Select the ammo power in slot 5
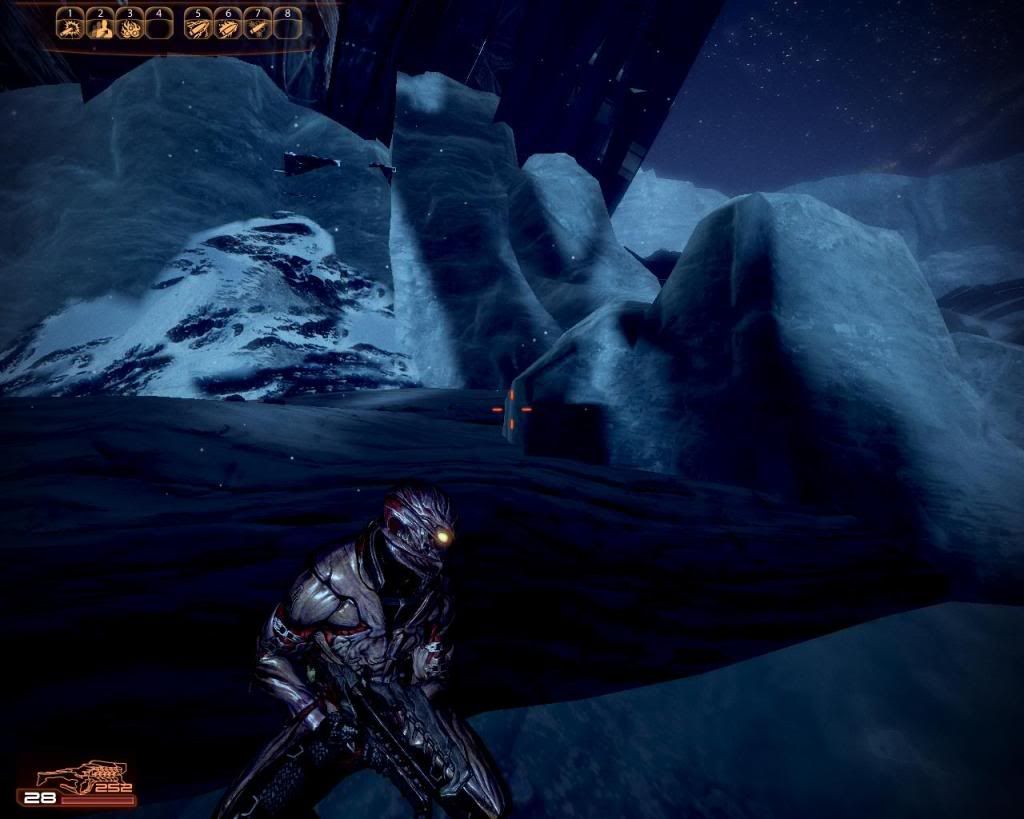The image size is (1024, 819). [198, 28]
